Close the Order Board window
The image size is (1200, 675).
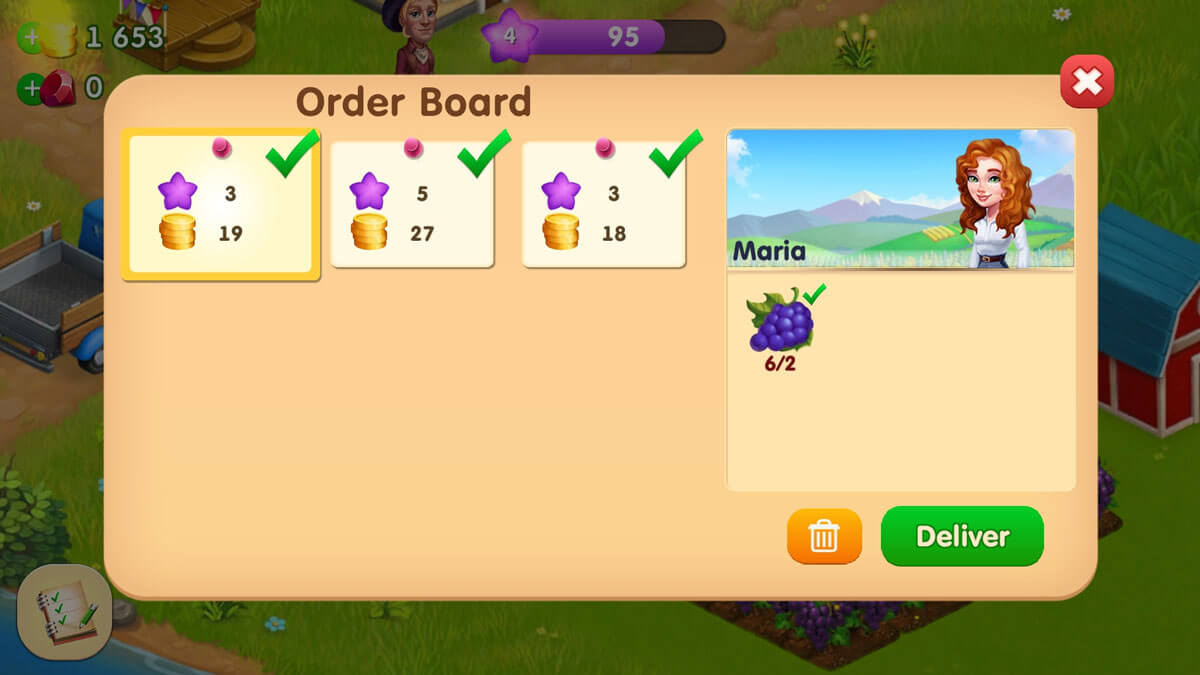[1086, 82]
